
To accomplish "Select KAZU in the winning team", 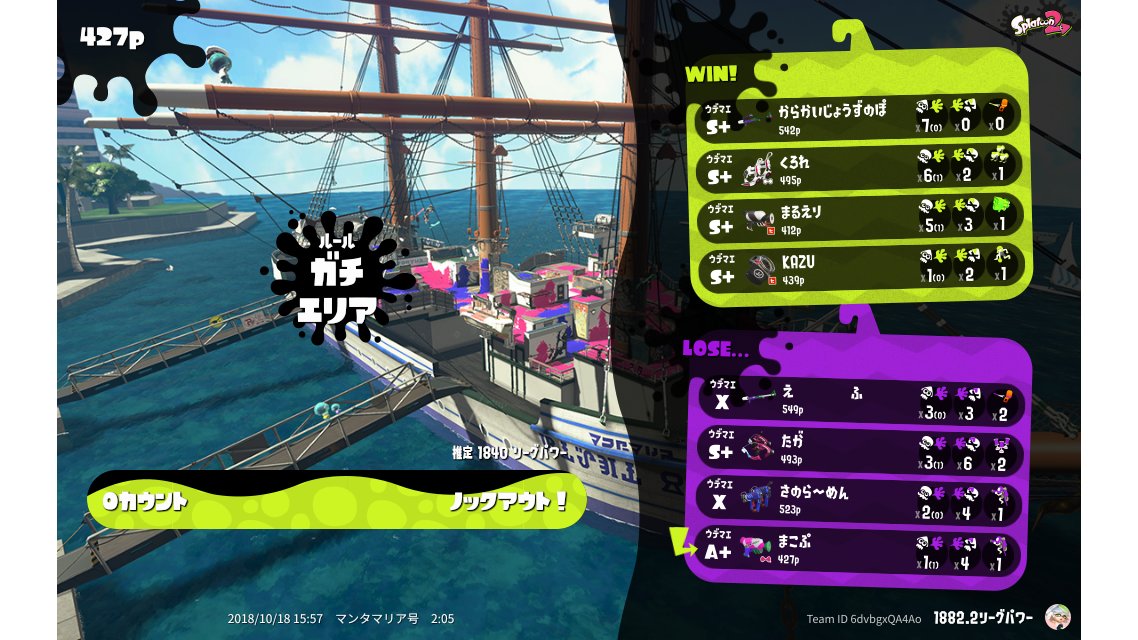I will point(860,267).
